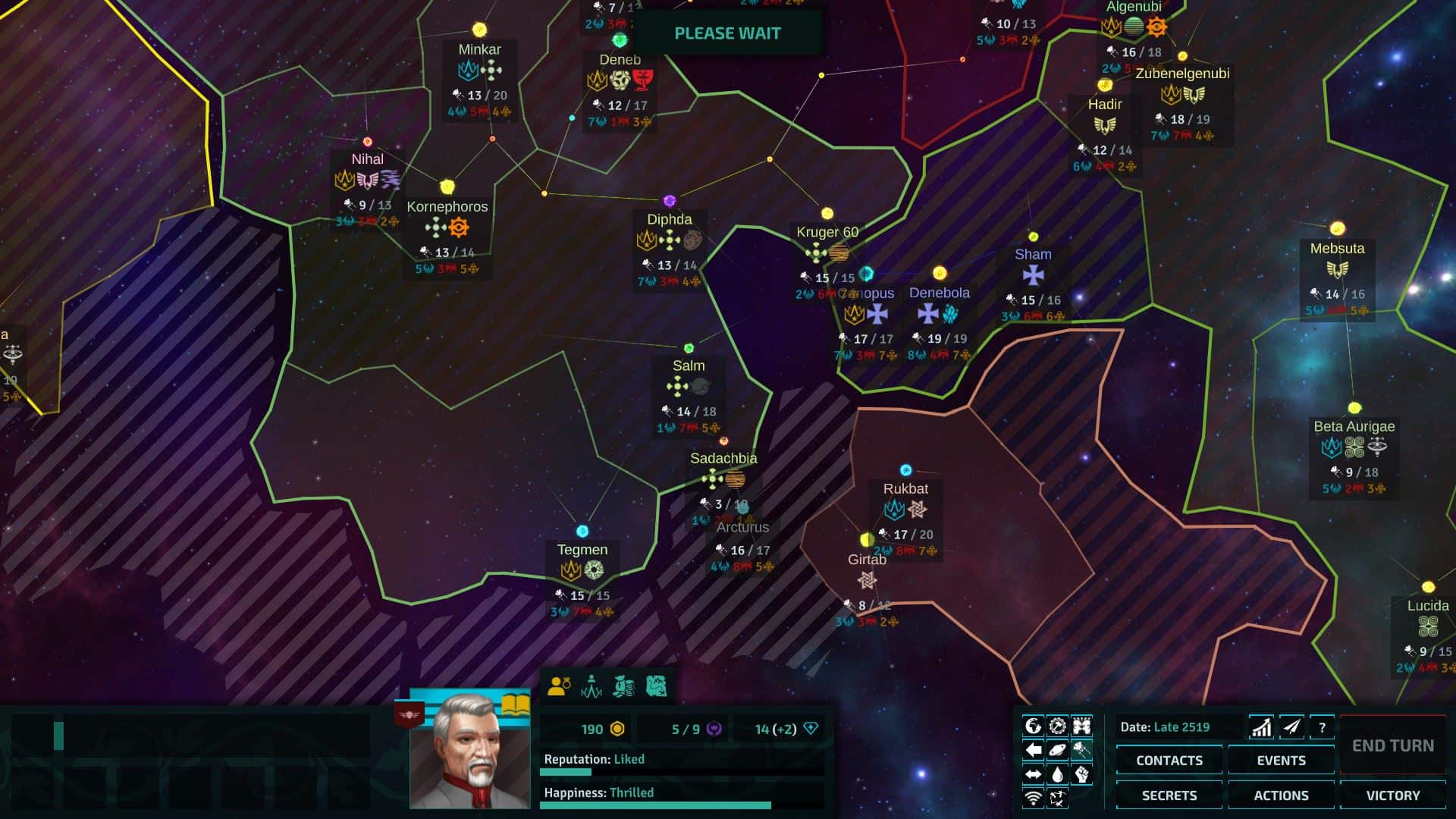Select the globe map filter
The image size is (1456, 819).
tap(1033, 726)
